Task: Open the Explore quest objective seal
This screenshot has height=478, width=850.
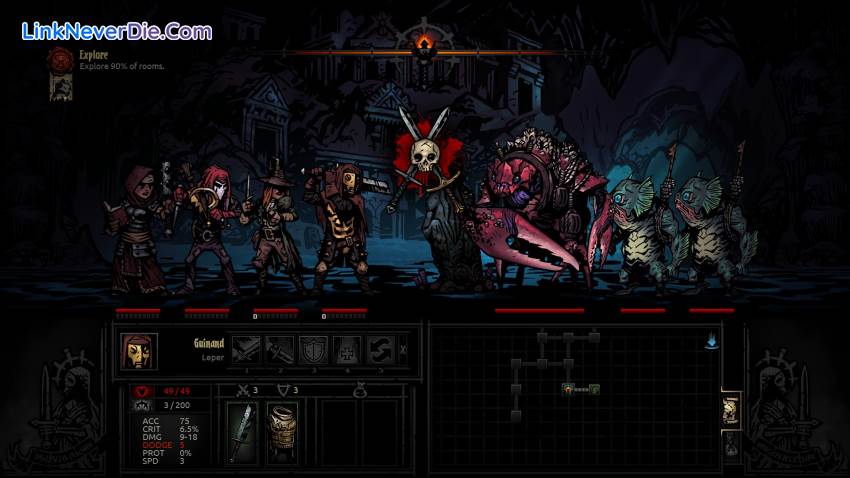Action: [x=60, y=58]
